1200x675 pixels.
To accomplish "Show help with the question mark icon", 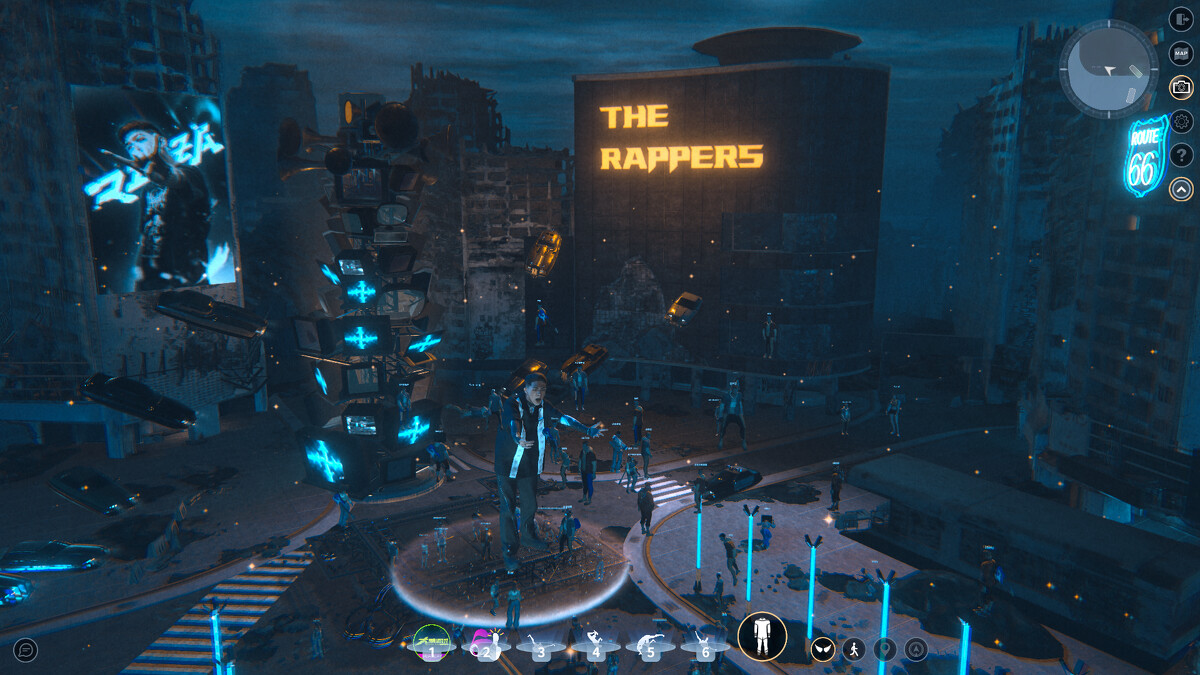I will pyautogui.click(x=1181, y=155).
